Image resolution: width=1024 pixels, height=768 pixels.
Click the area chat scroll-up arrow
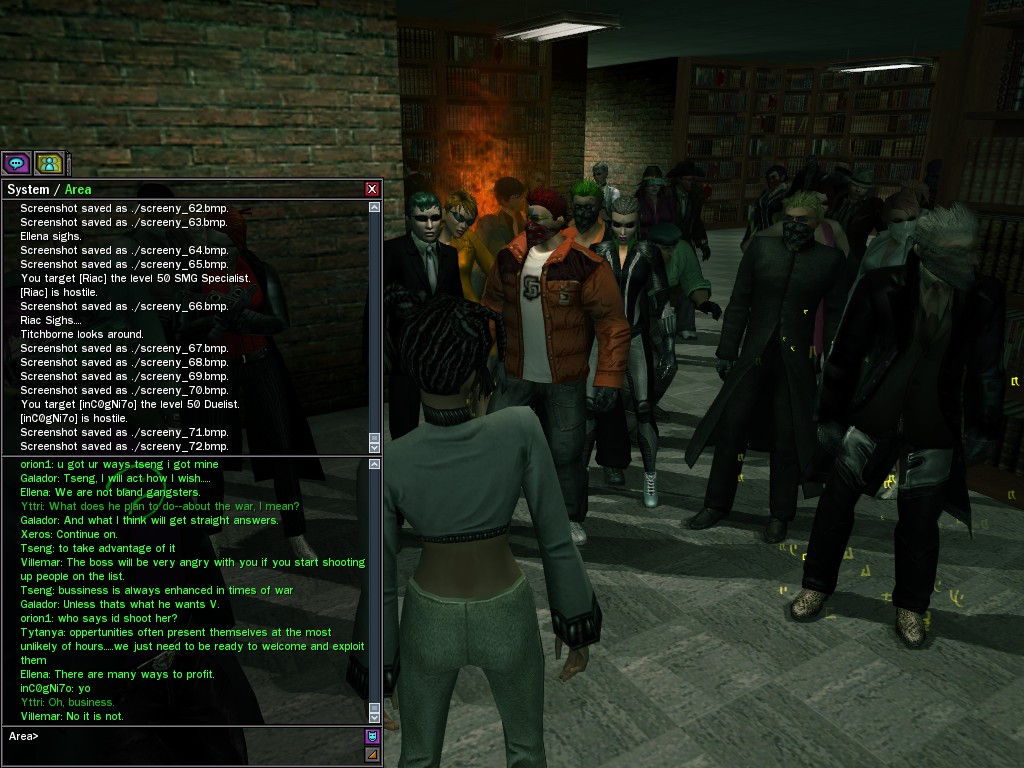click(375, 464)
